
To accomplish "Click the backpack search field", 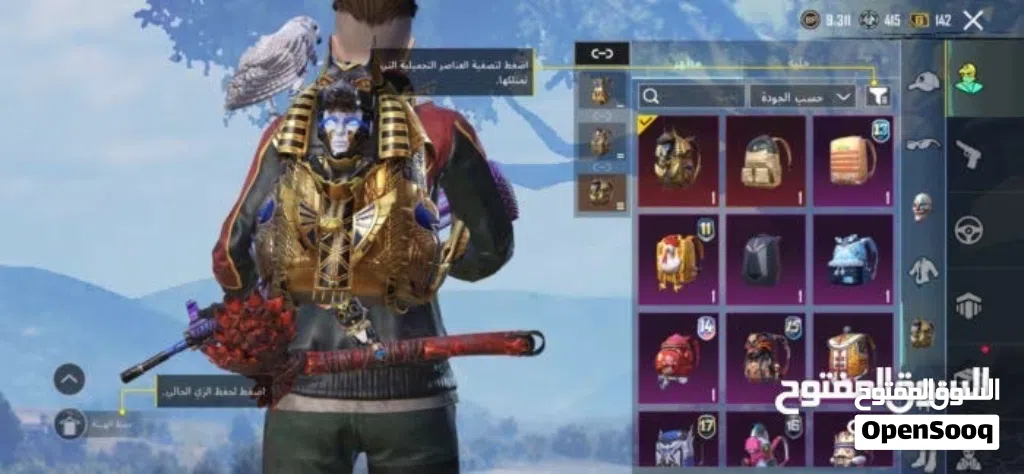I will 692,96.
